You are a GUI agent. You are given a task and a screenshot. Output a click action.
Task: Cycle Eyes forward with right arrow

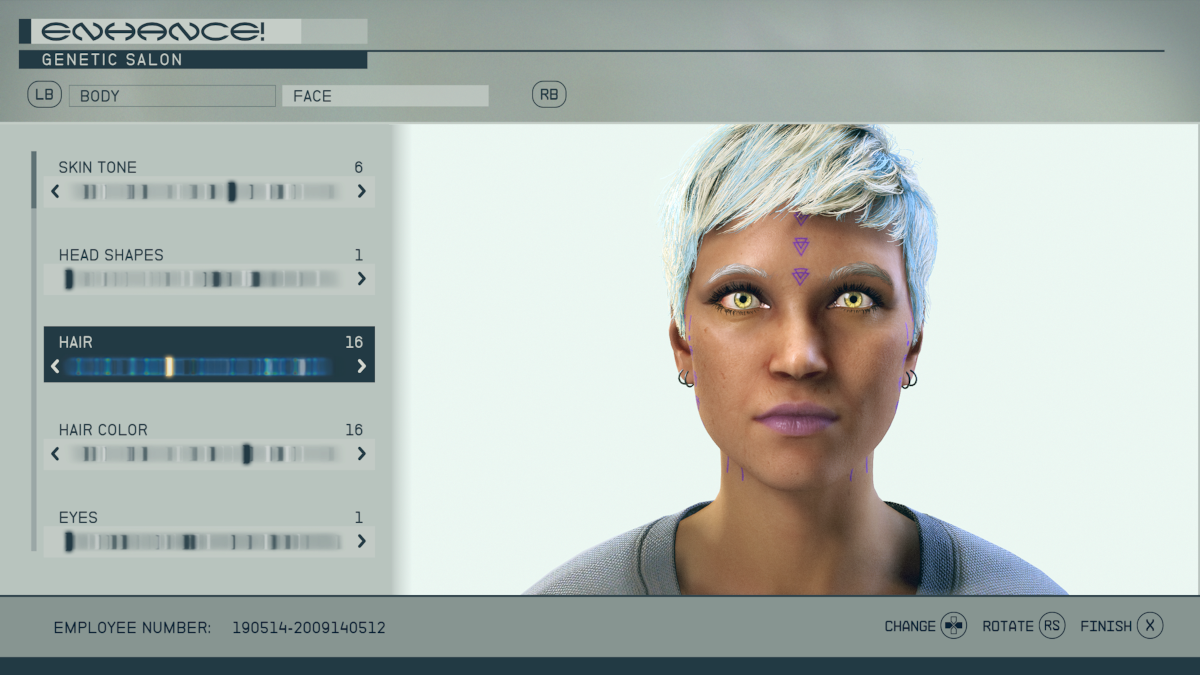tap(361, 542)
